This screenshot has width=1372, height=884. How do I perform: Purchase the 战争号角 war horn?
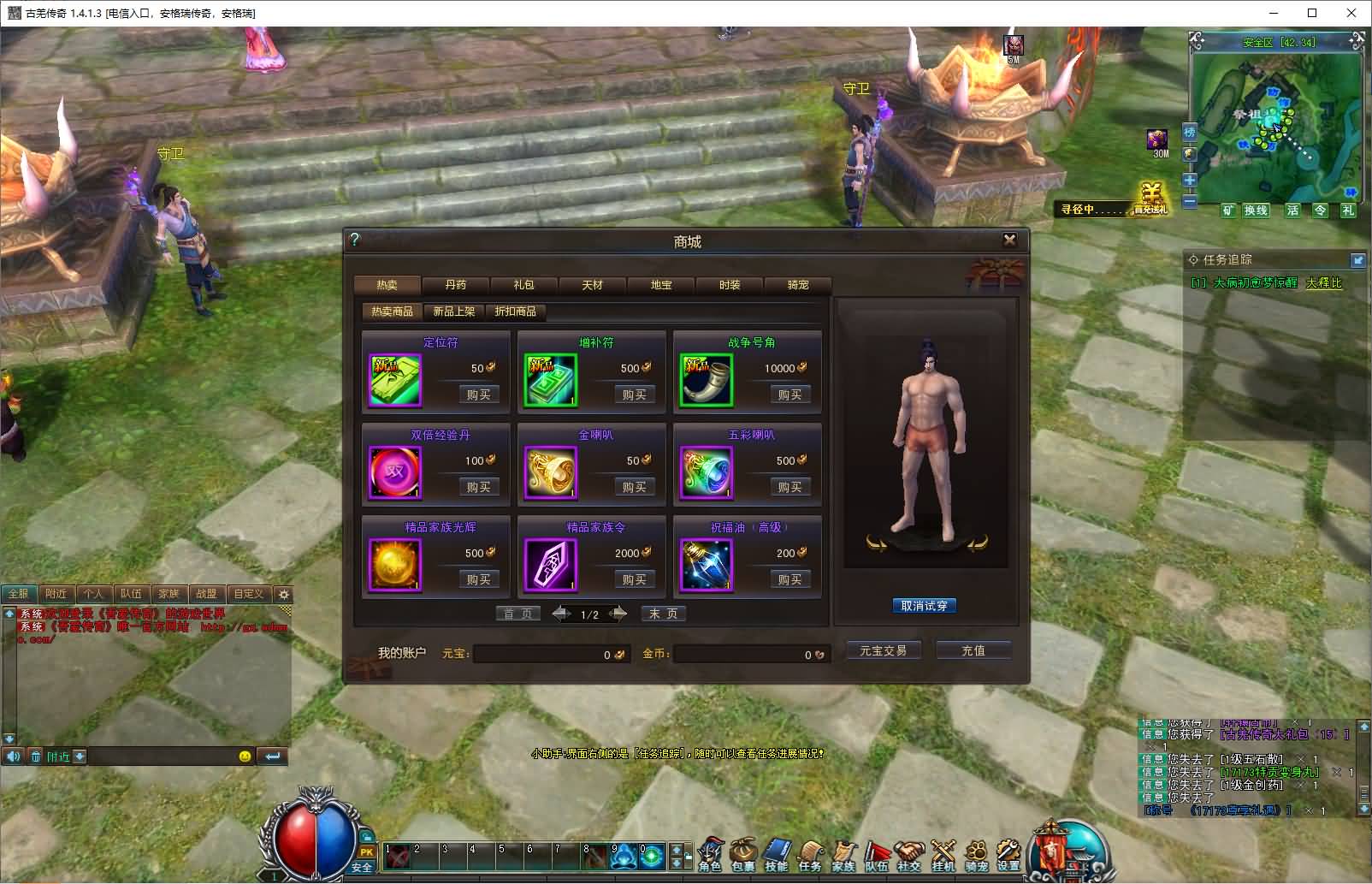pos(789,395)
